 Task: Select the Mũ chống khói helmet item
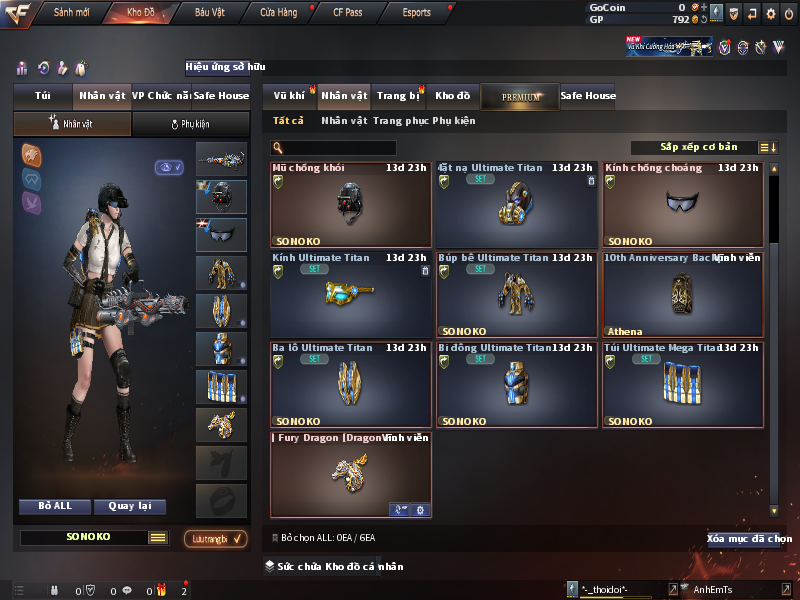pos(350,205)
